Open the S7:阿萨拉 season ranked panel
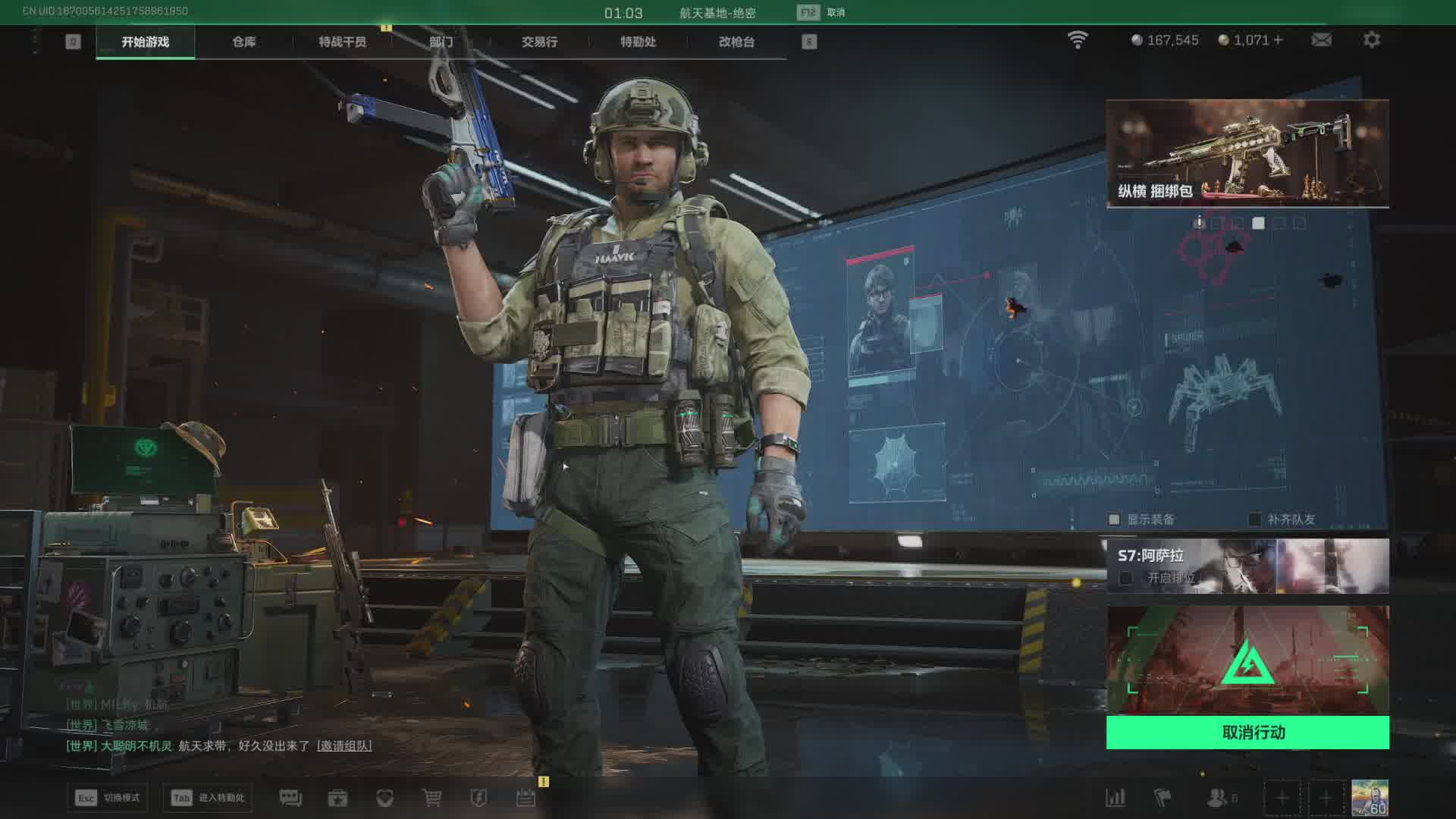The height and width of the screenshot is (819, 1456). (1247, 566)
